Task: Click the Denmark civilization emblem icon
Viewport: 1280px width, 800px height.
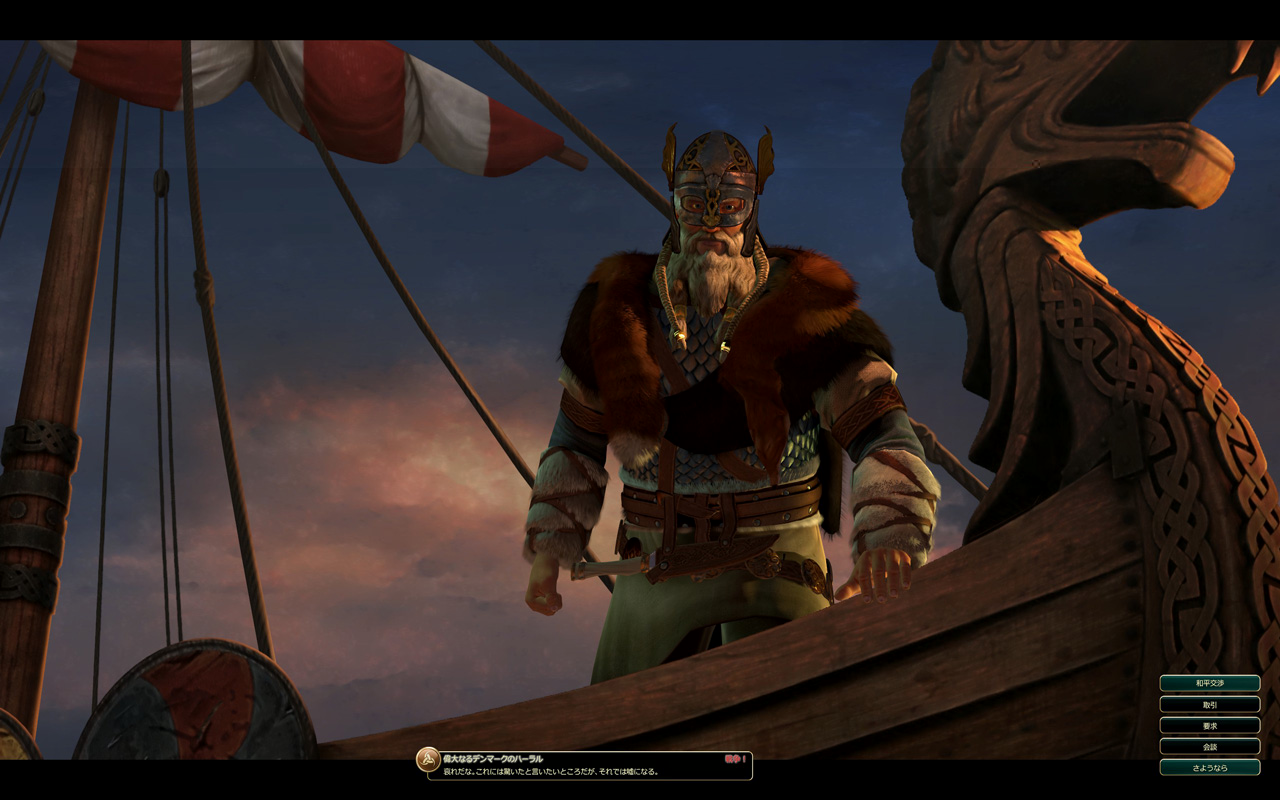Action: [x=428, y=760]
